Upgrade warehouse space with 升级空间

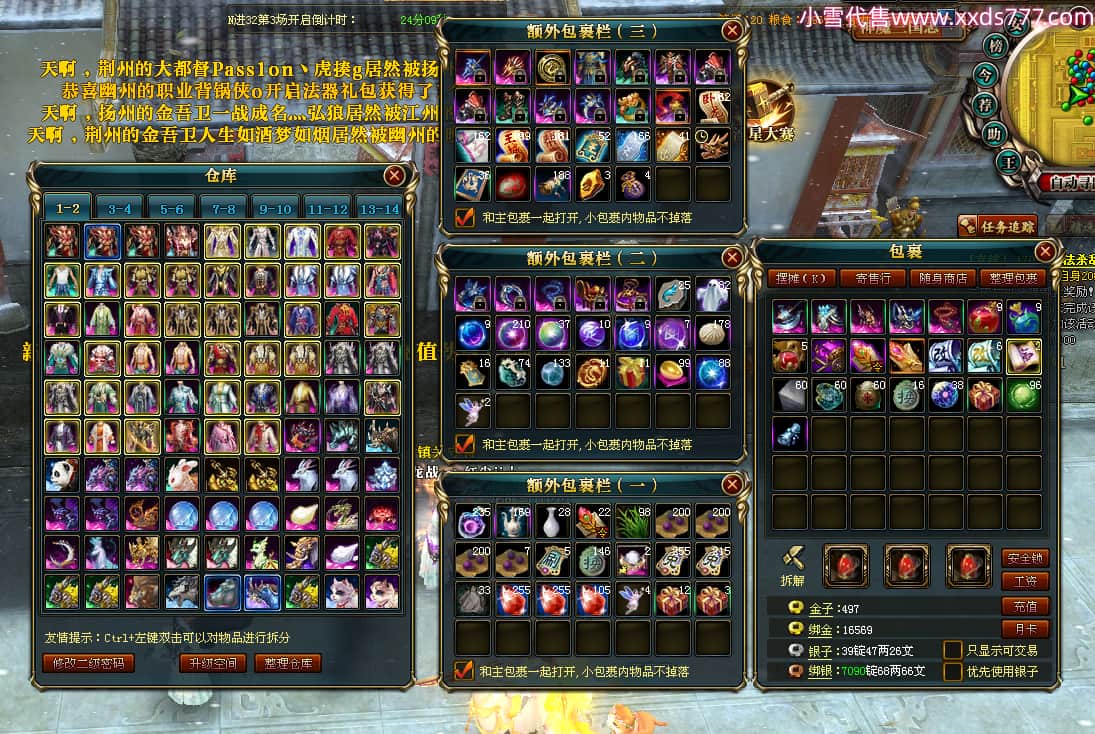211,663
